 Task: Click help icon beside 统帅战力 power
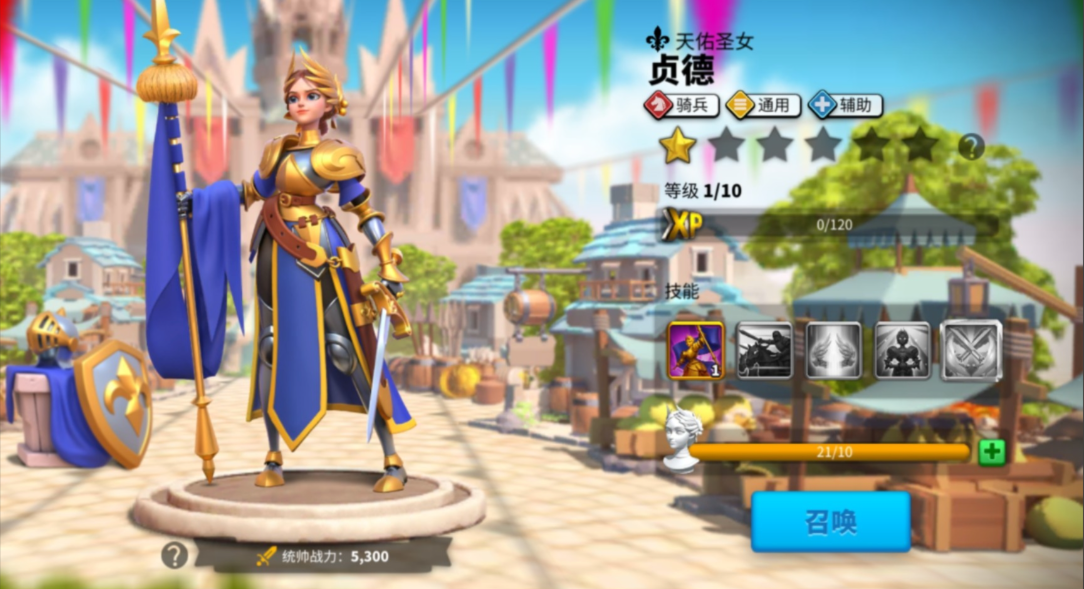pos(174,555)
